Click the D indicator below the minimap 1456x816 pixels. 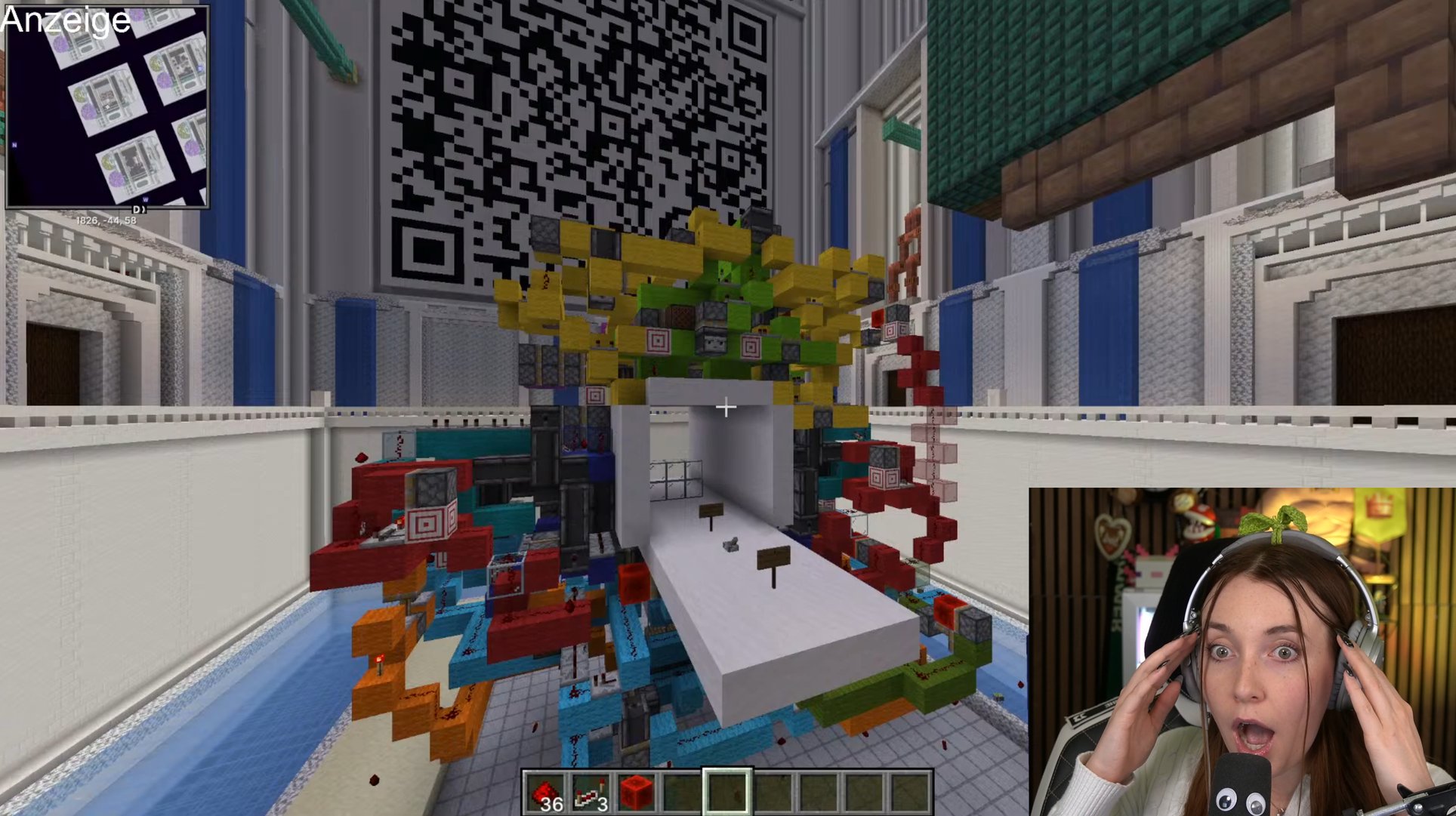137,209
